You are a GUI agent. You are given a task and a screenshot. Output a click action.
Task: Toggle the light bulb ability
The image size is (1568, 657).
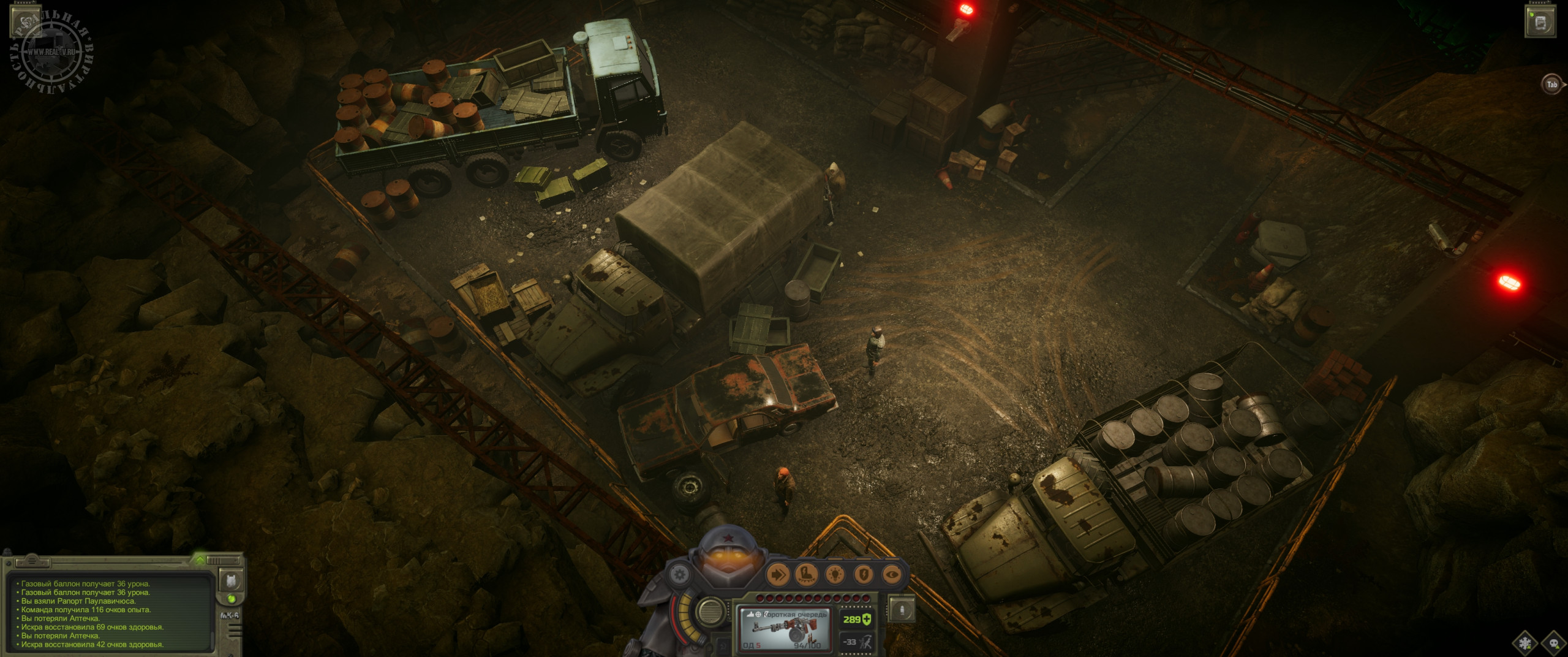click(836, 575)
